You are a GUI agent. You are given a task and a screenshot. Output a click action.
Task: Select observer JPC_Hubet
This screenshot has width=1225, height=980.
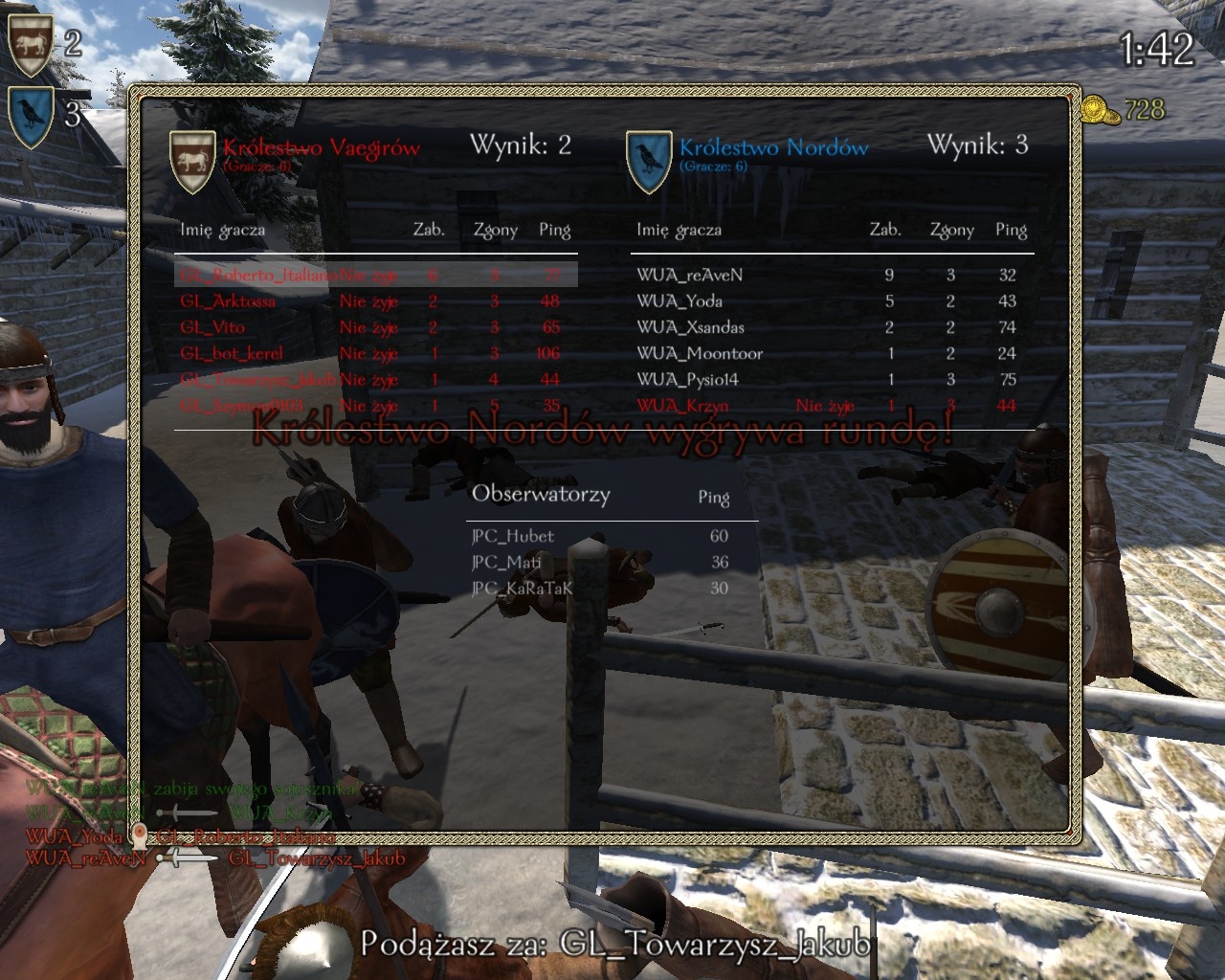(x=513, y=536)
